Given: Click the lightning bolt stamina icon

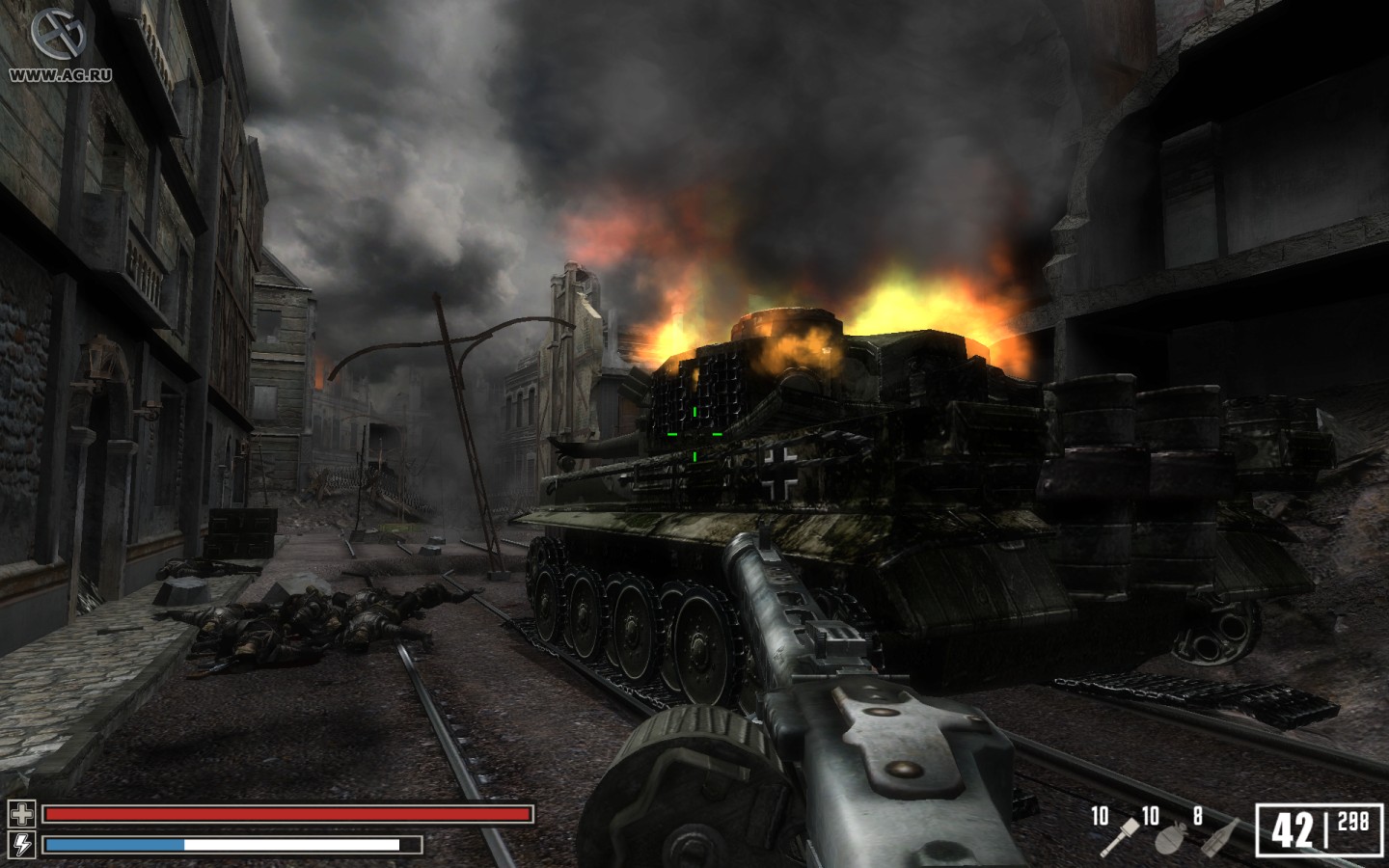Looking at the screenshot, I should coord(21,844).
